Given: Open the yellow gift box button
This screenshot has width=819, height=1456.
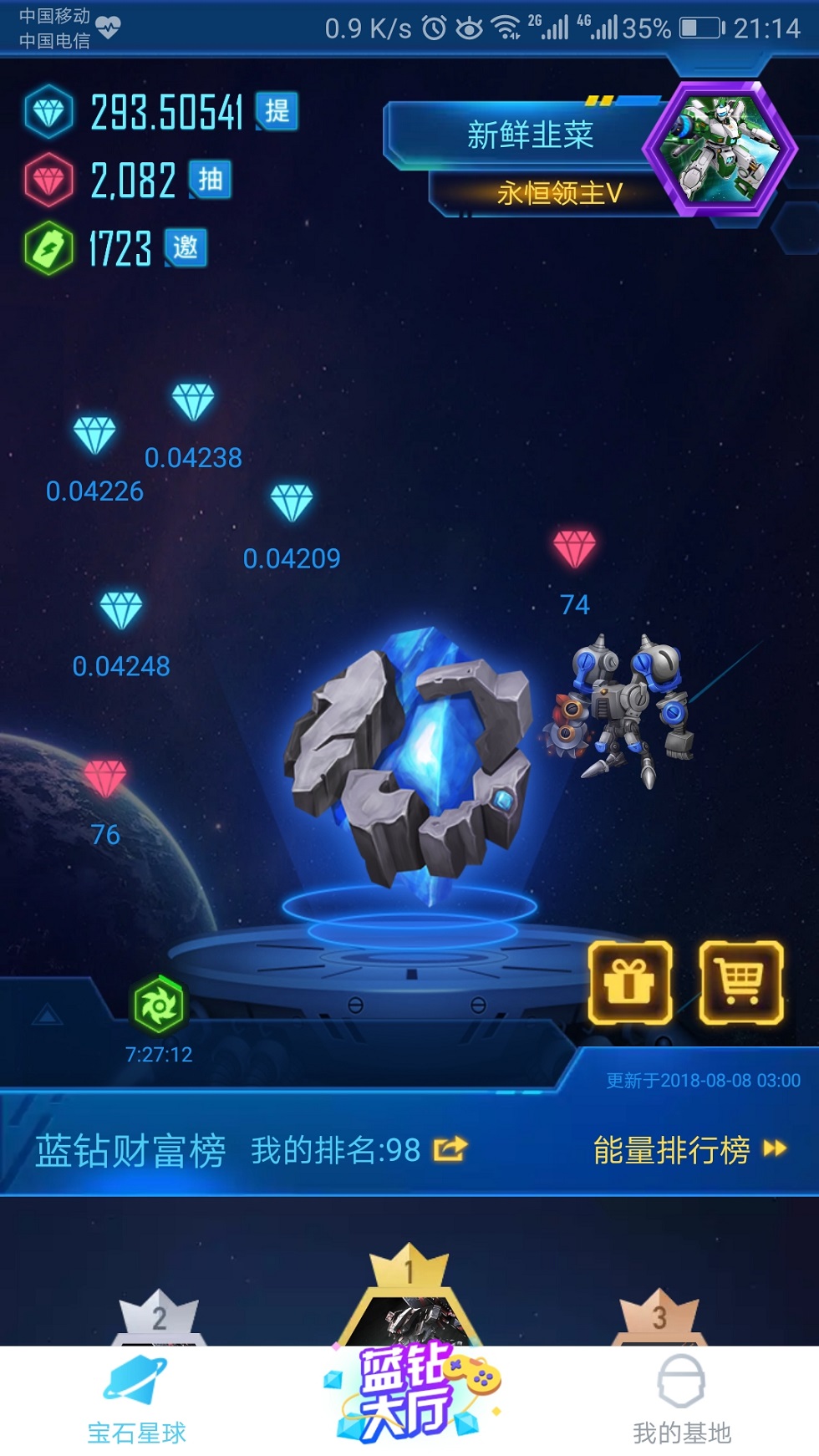Looking at the screenshot, I should [x=630, y=982].
